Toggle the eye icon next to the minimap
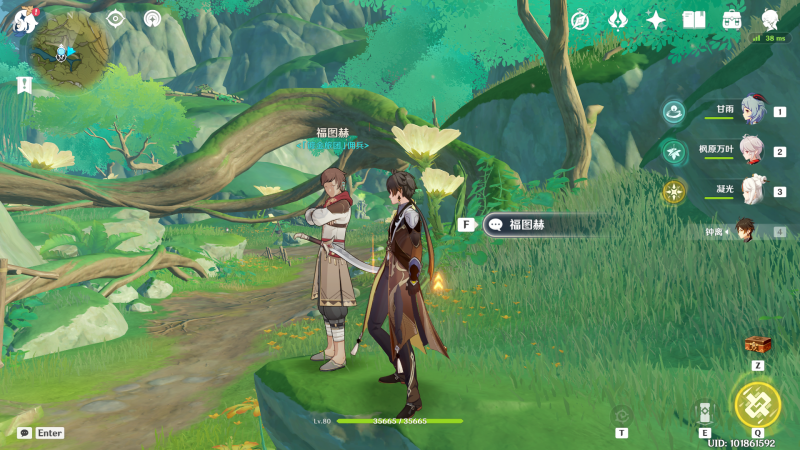This screenshot has width=800, height=450. [115, 19]
